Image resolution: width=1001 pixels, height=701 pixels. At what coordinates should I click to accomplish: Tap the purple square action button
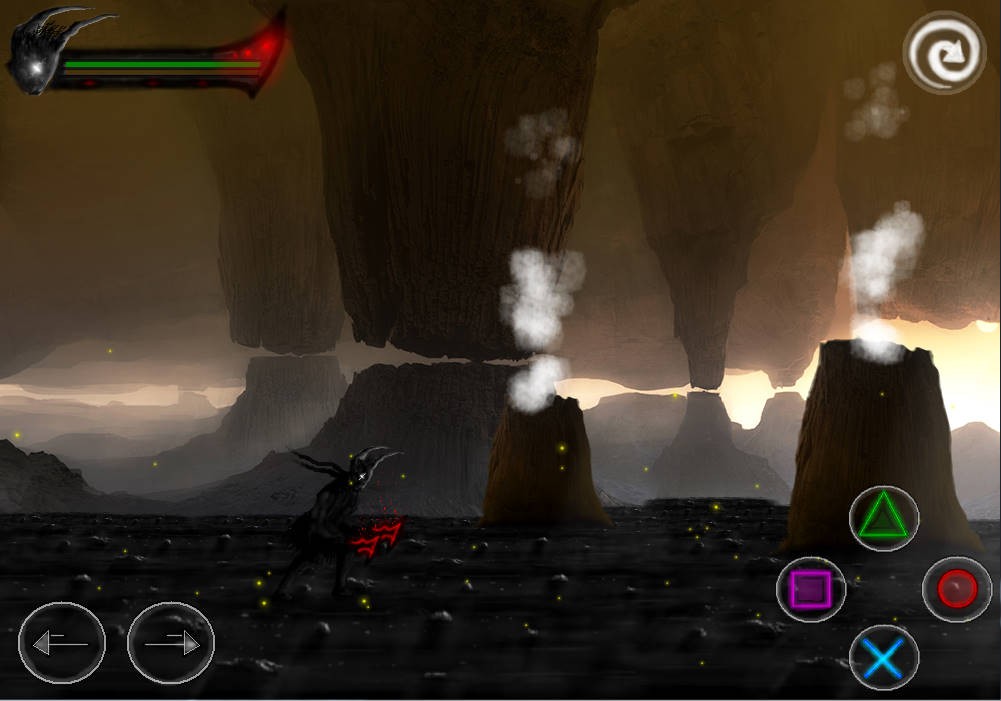(811, 589)
